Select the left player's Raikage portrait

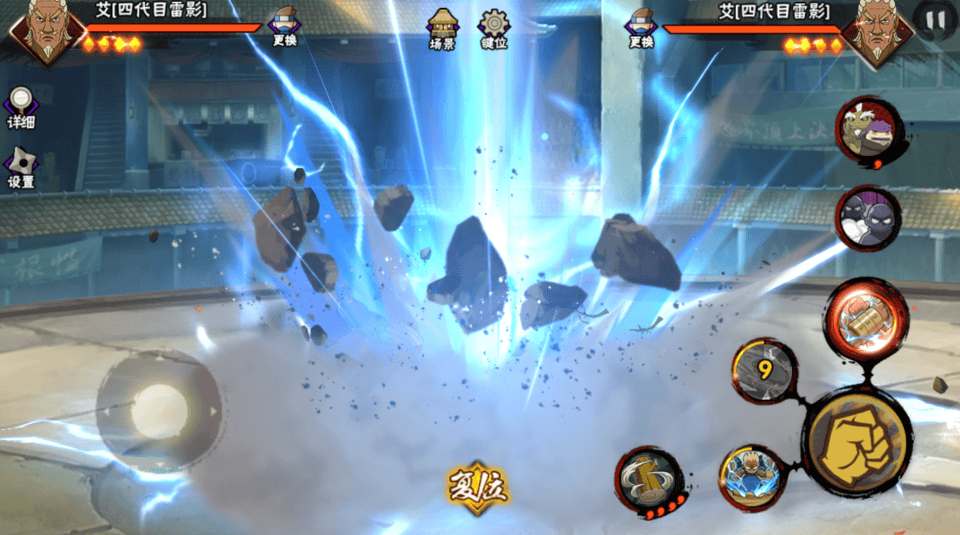click(x=47, y=31)
